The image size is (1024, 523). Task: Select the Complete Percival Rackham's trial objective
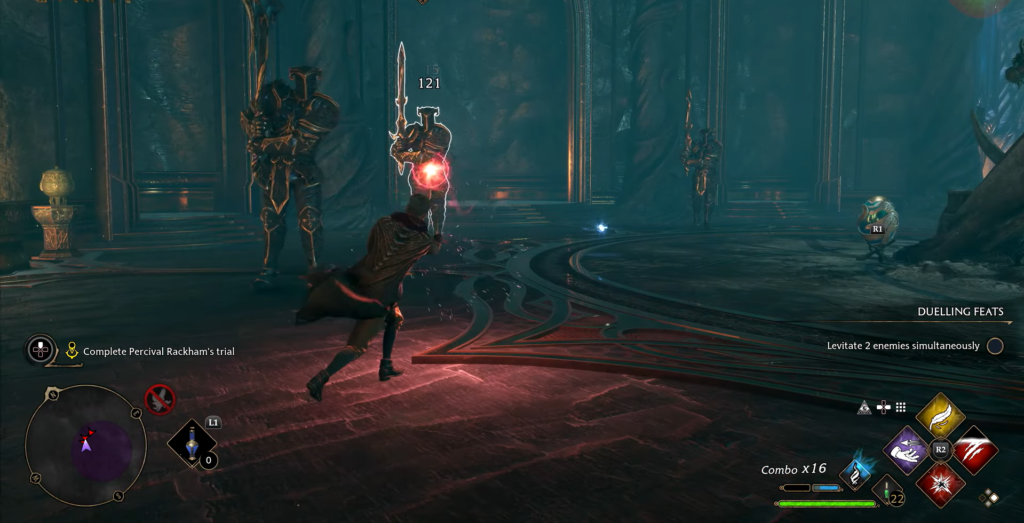158,351
